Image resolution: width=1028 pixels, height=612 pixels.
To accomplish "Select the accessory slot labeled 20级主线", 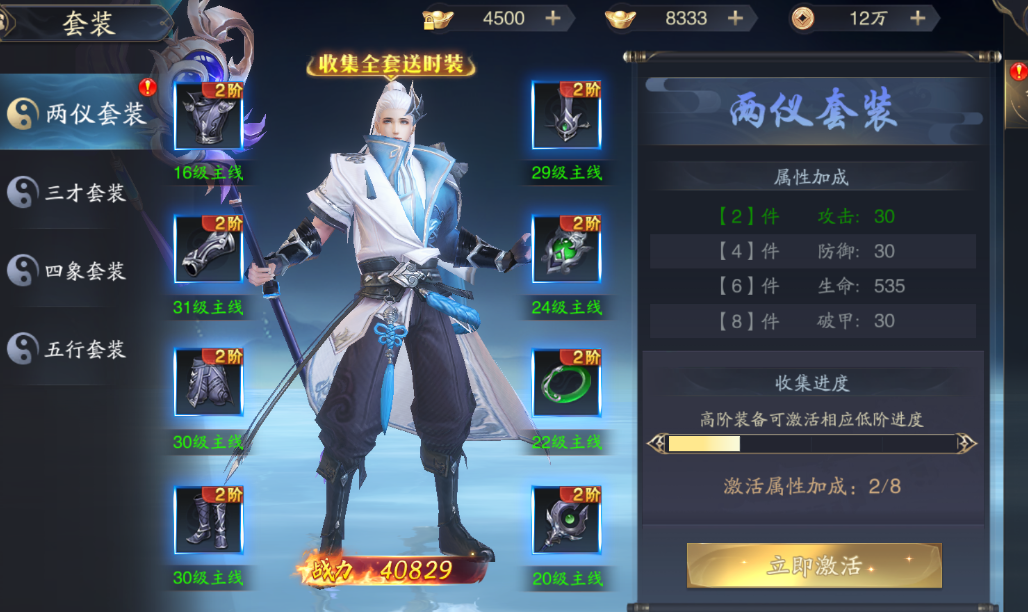I will [x=566, y=520].
